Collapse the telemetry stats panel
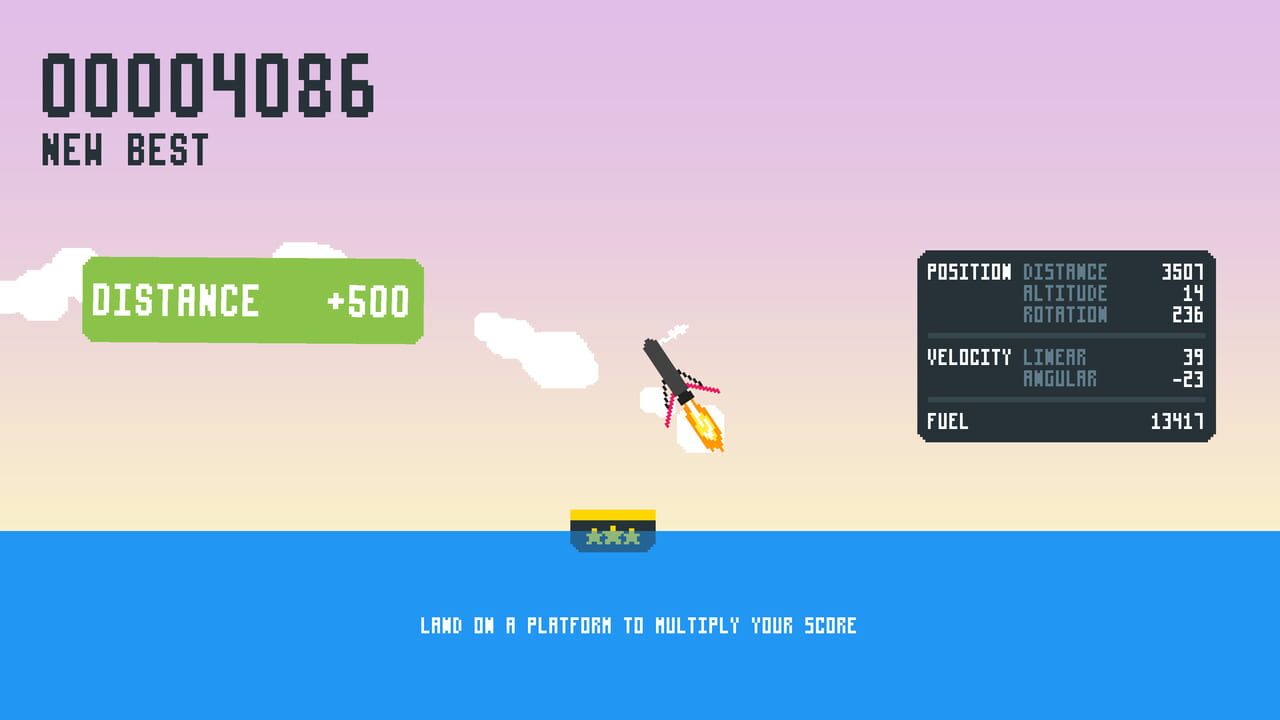This screenshot has height=720, width=1280. [1066, 347]
